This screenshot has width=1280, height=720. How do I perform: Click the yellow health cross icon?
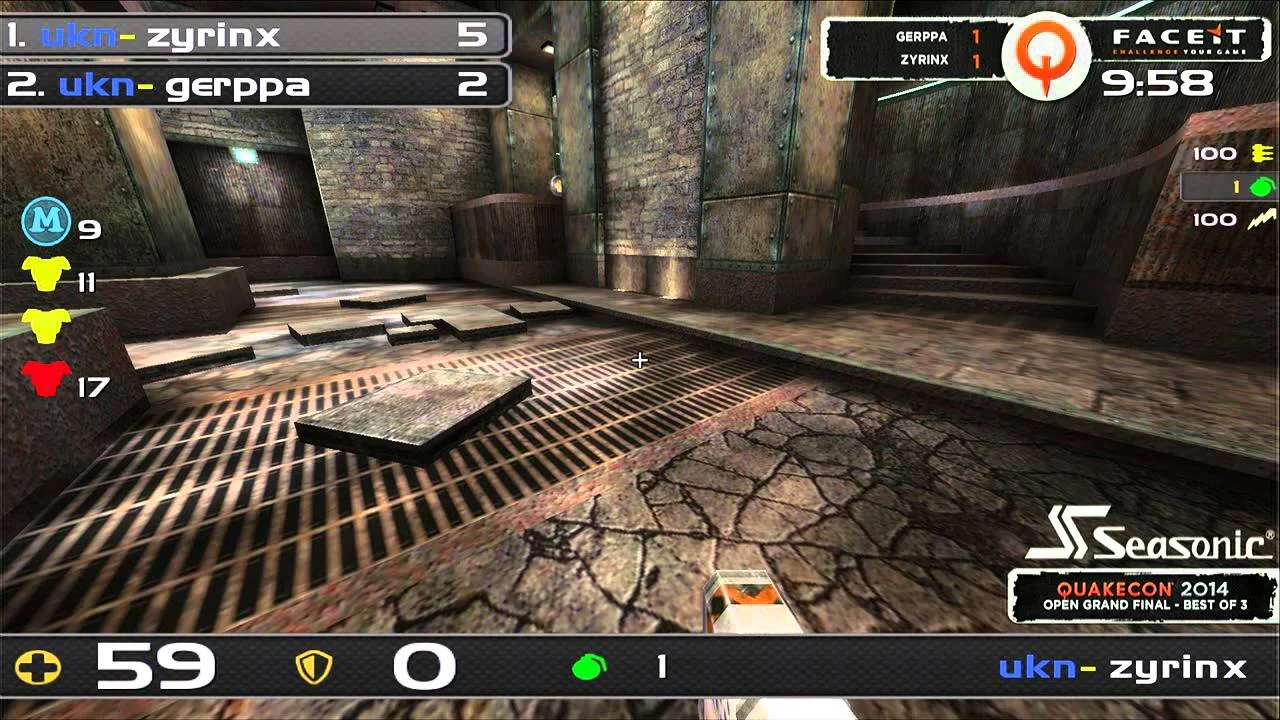tap(38, 667)
